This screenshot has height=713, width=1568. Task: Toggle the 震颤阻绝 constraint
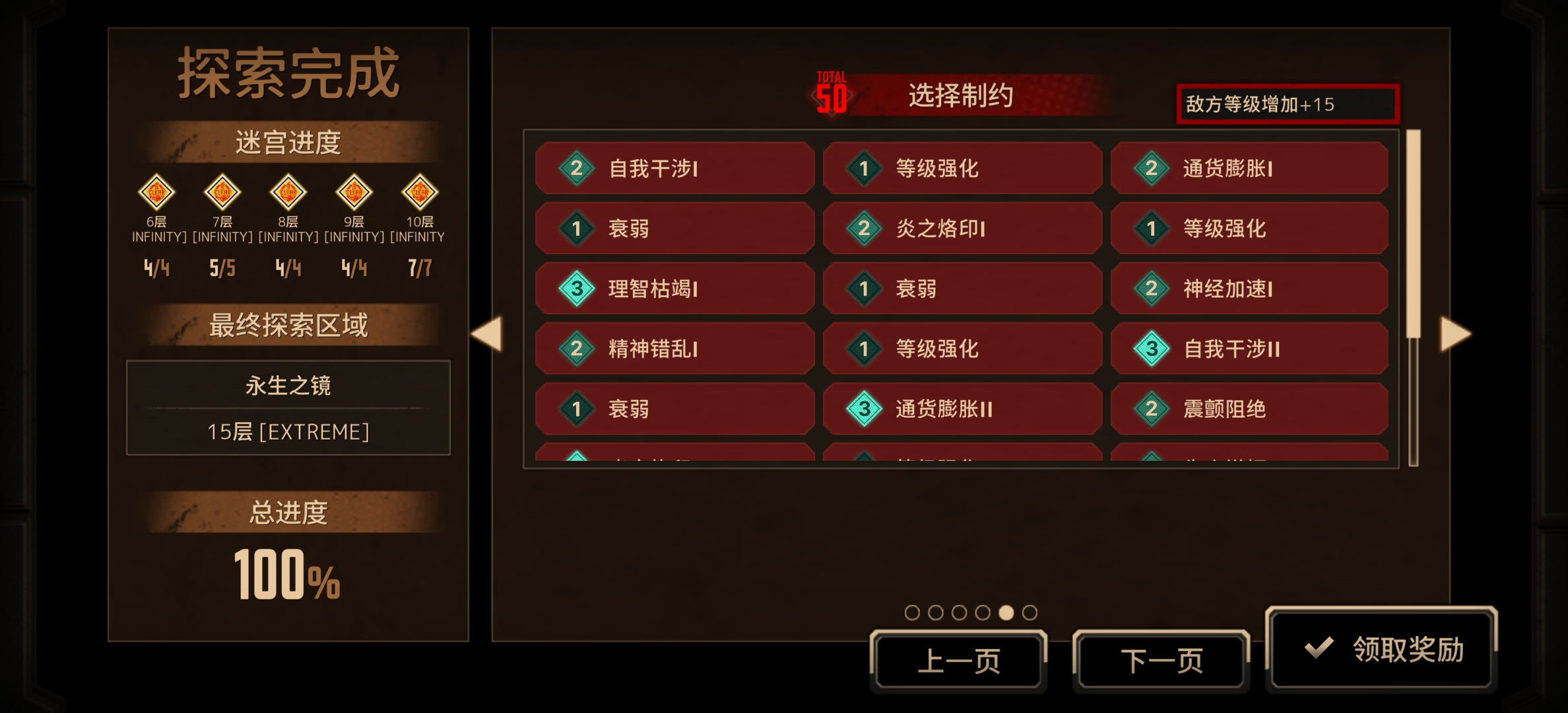pos(1249,409)
